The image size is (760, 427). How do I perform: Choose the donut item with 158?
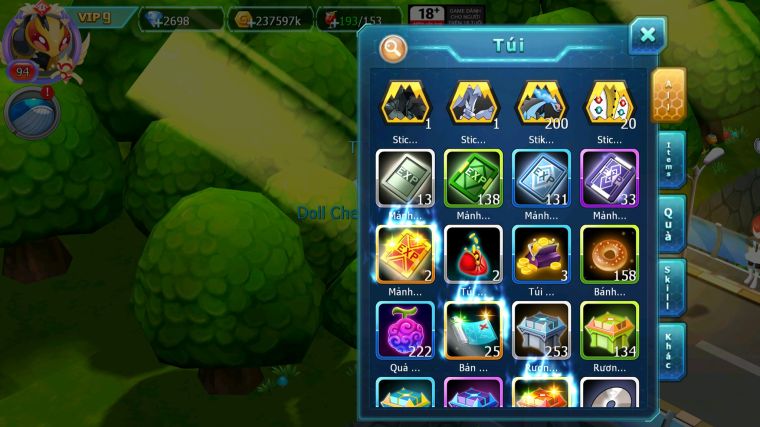[x=609, y=254]
